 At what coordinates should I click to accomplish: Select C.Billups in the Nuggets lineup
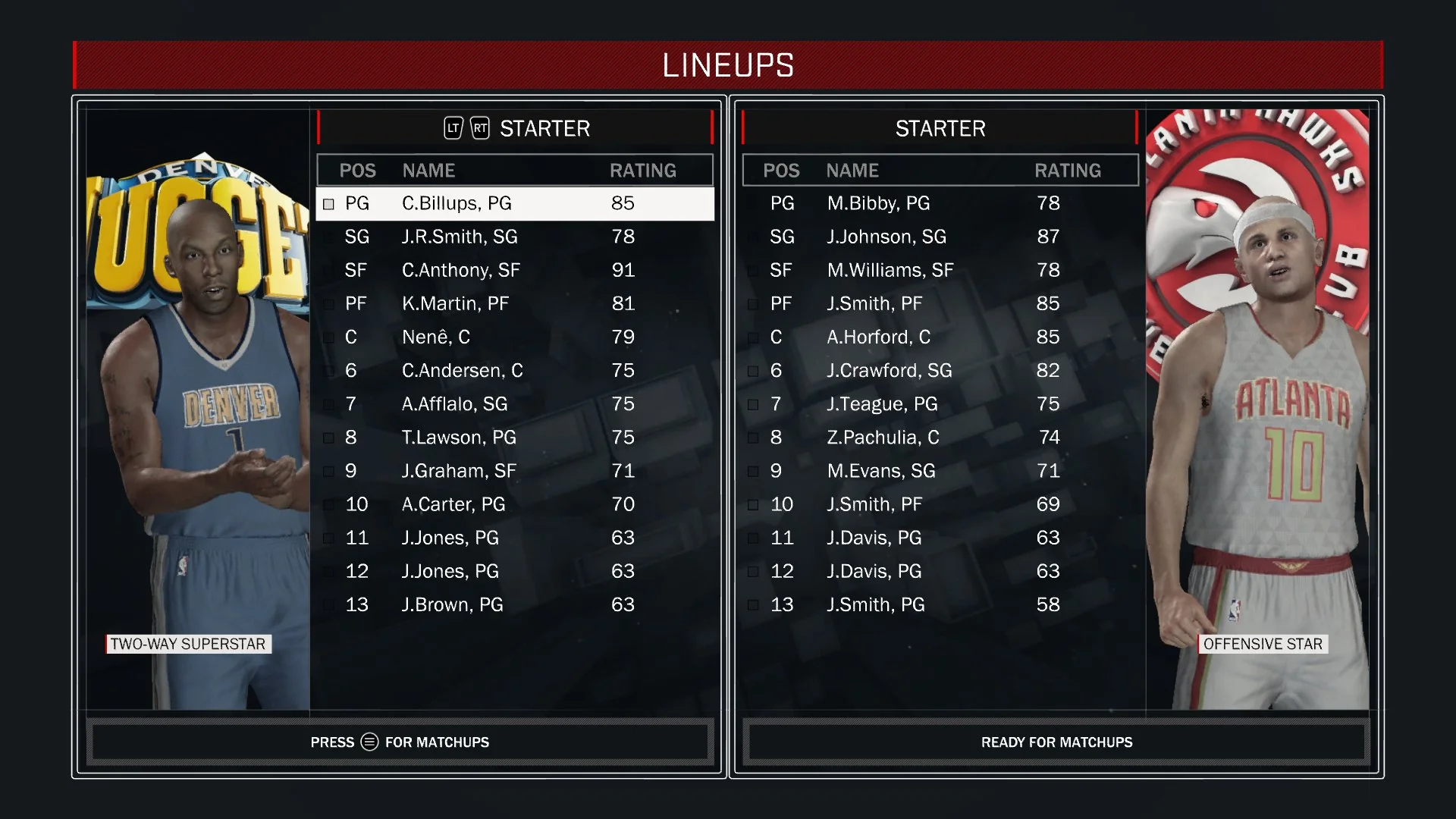click(514, 203)
